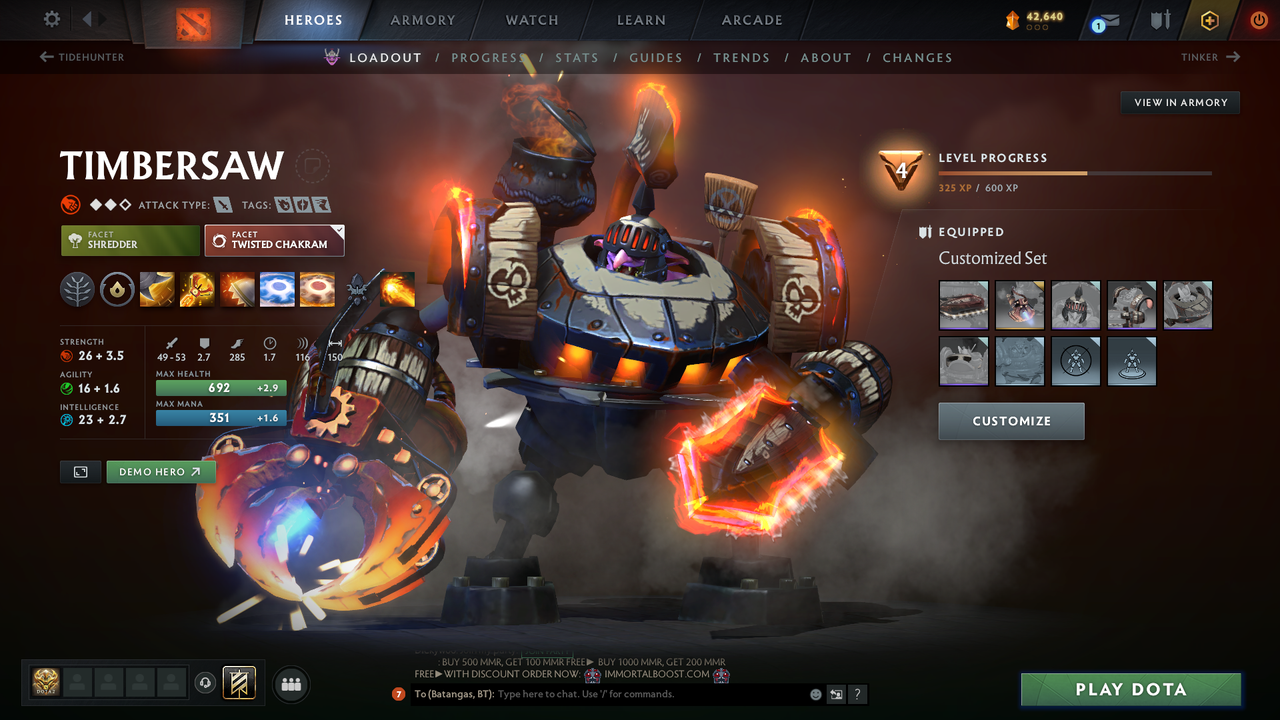Switch to the Armory tab

tap(422, 20)
